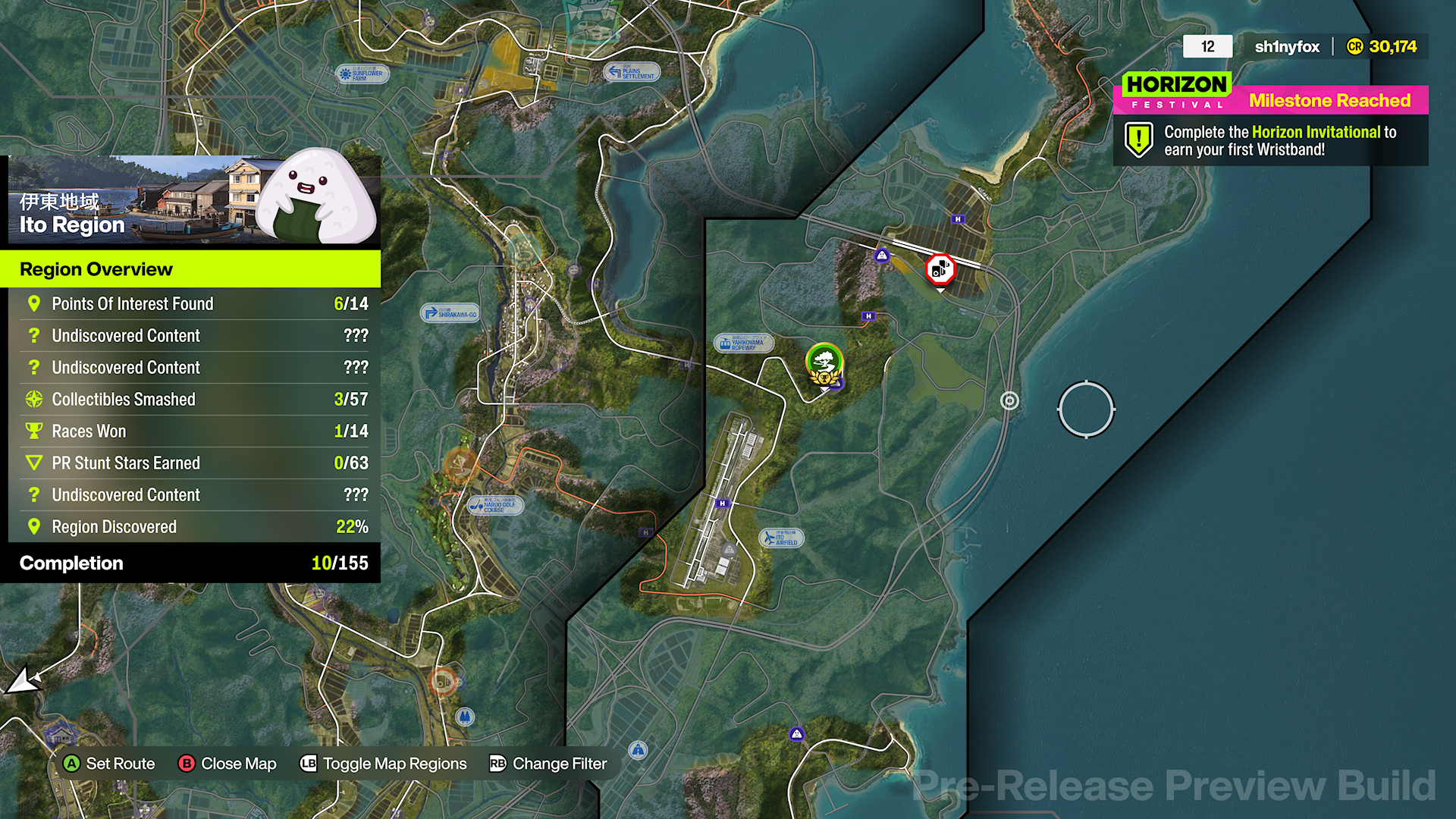Click the red speed zone sign marker
Image resolution: width=1456 pixels, height=819 pixels.
click(x=940, y=270)
